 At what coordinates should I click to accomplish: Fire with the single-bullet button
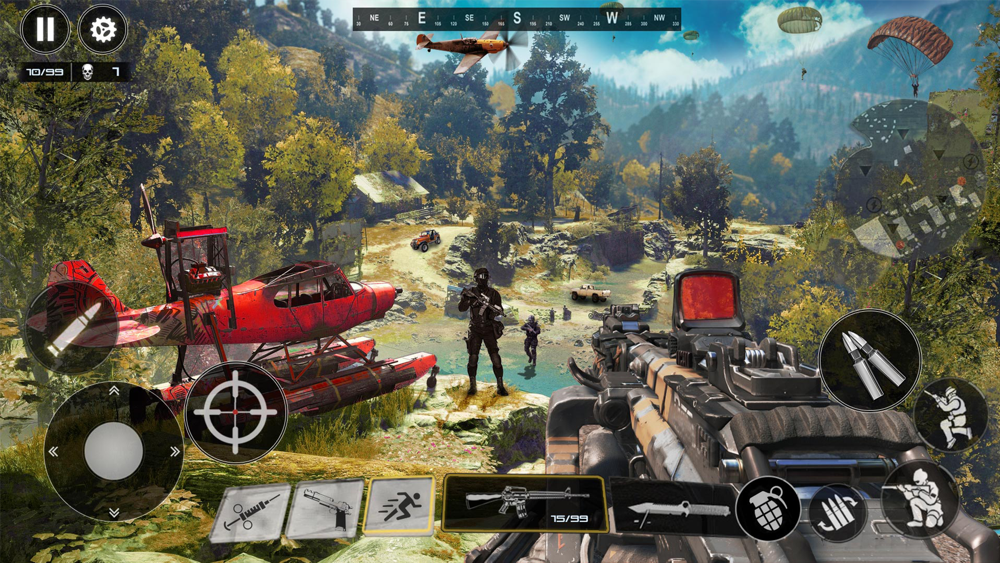pos(68,327)
